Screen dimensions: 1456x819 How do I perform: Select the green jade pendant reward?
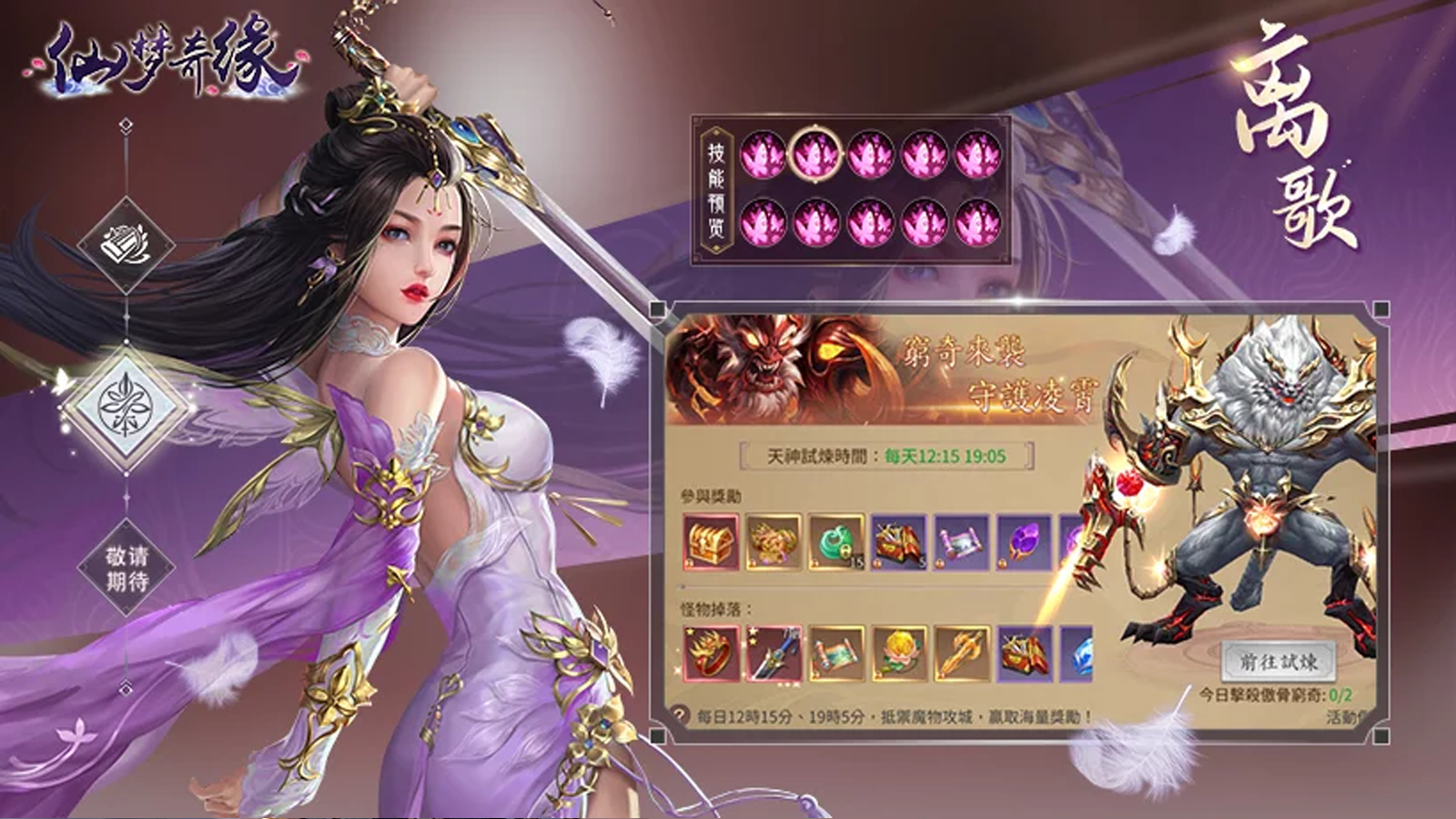click(x=836, y=542)
